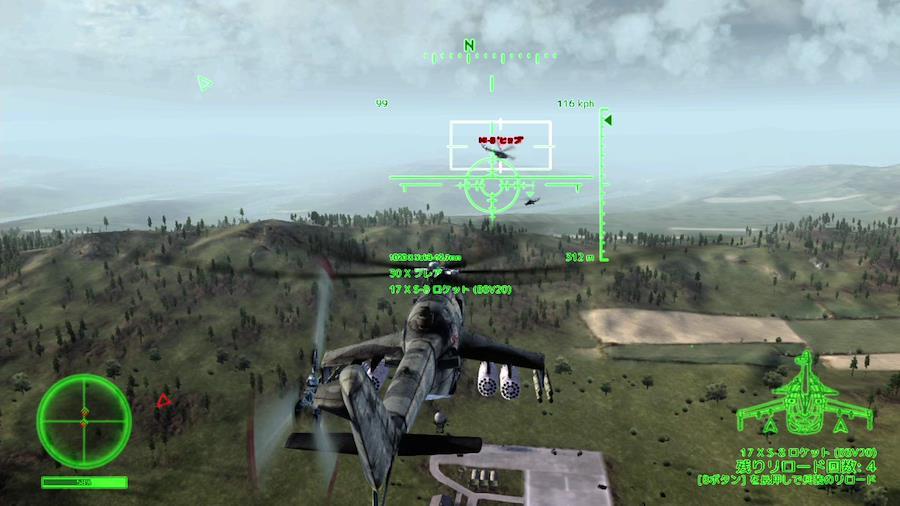Click the red triangle threat marker
This screenshot has height=506, width=900.
(163, 400)
